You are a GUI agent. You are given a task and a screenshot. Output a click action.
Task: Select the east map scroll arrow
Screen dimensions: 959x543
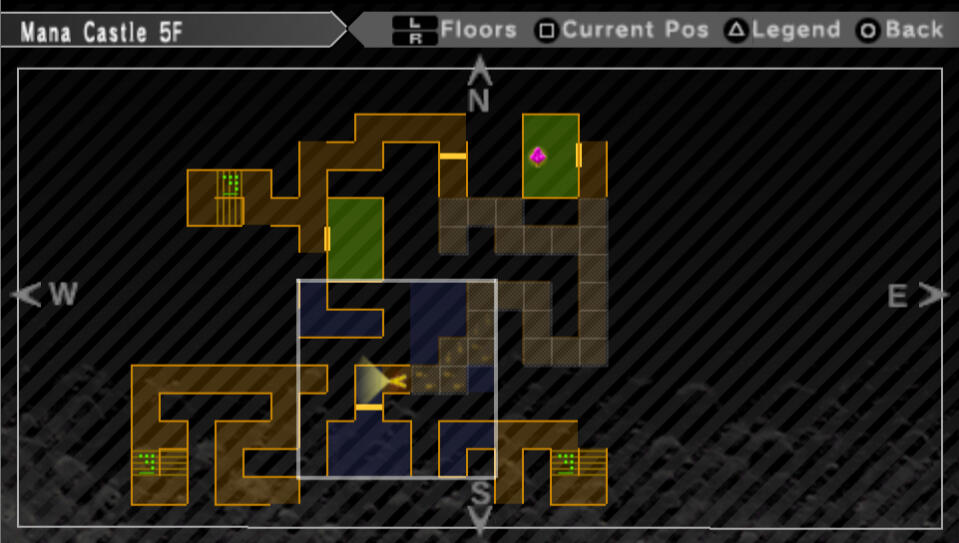[933, 294]
